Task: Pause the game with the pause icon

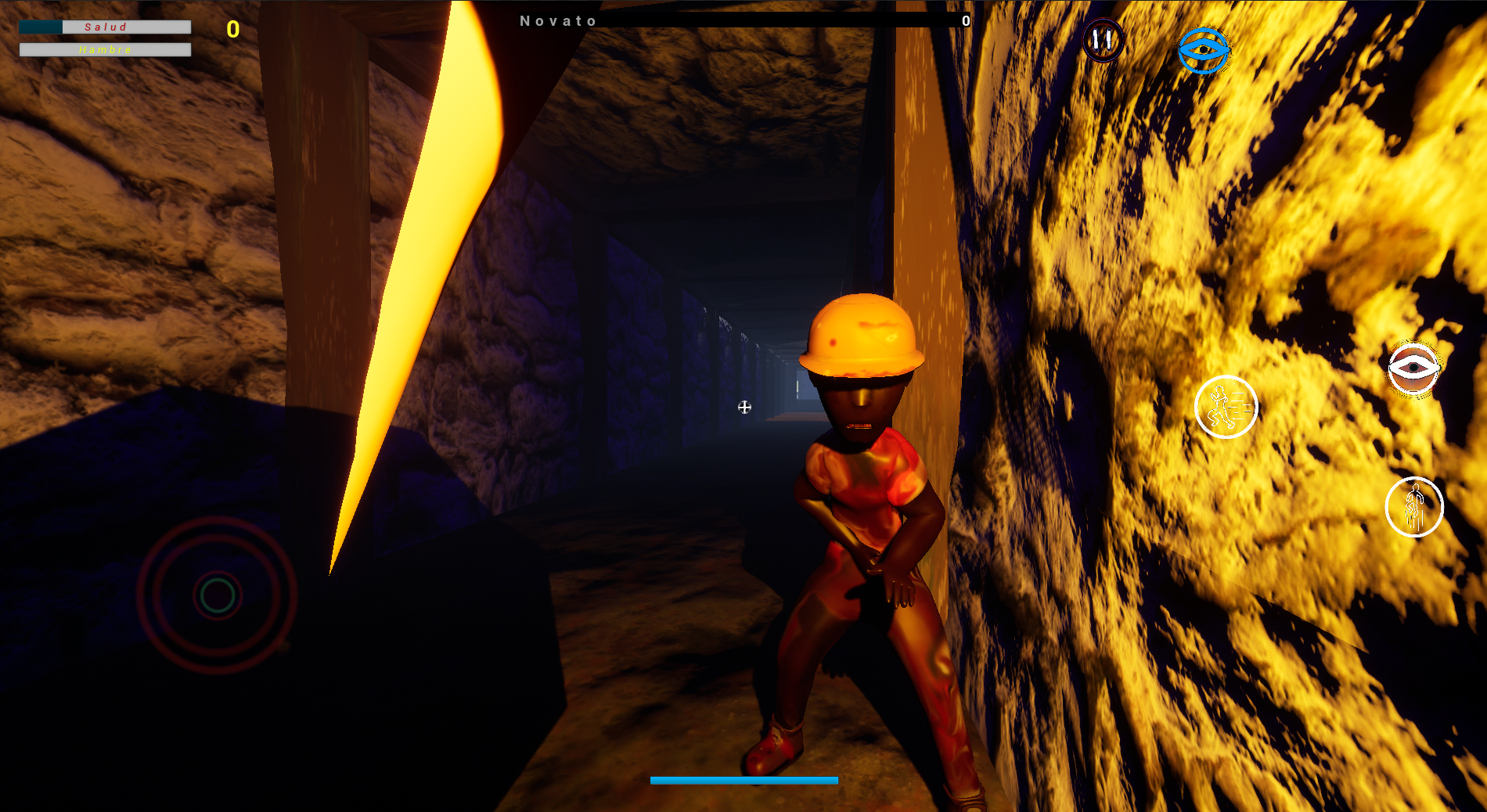Action: coord(1103,40)
